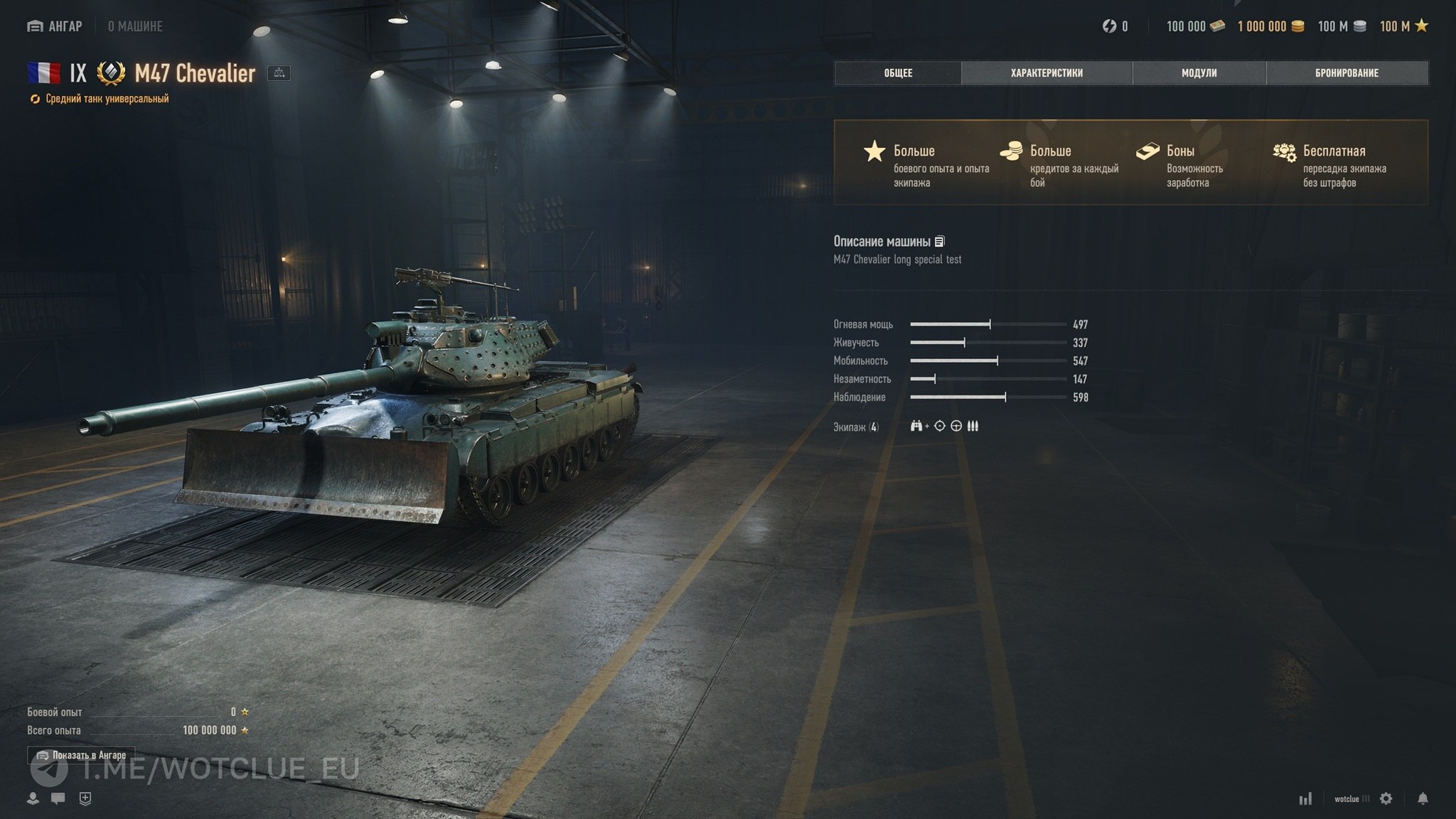Return to the Ангар screen

click(55, 26)
